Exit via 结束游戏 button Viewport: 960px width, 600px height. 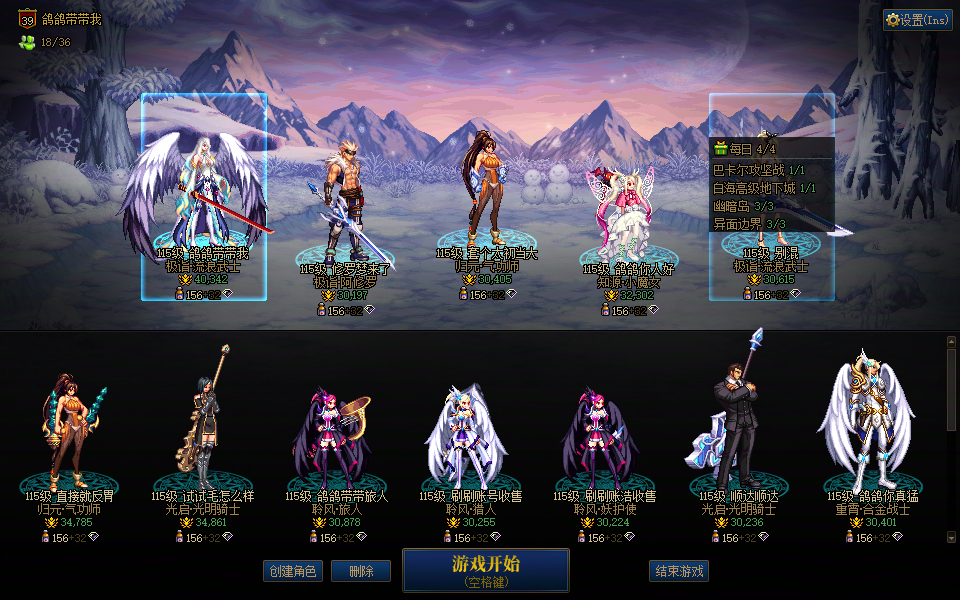point(679,571)
